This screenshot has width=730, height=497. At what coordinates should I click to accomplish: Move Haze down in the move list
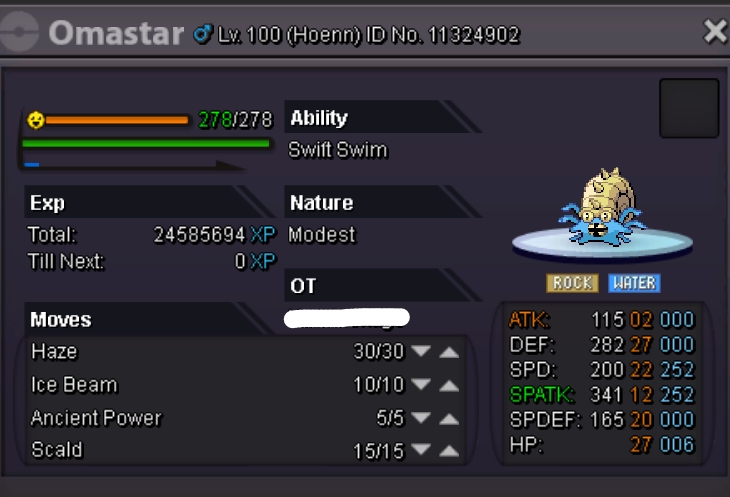[421, 352]
